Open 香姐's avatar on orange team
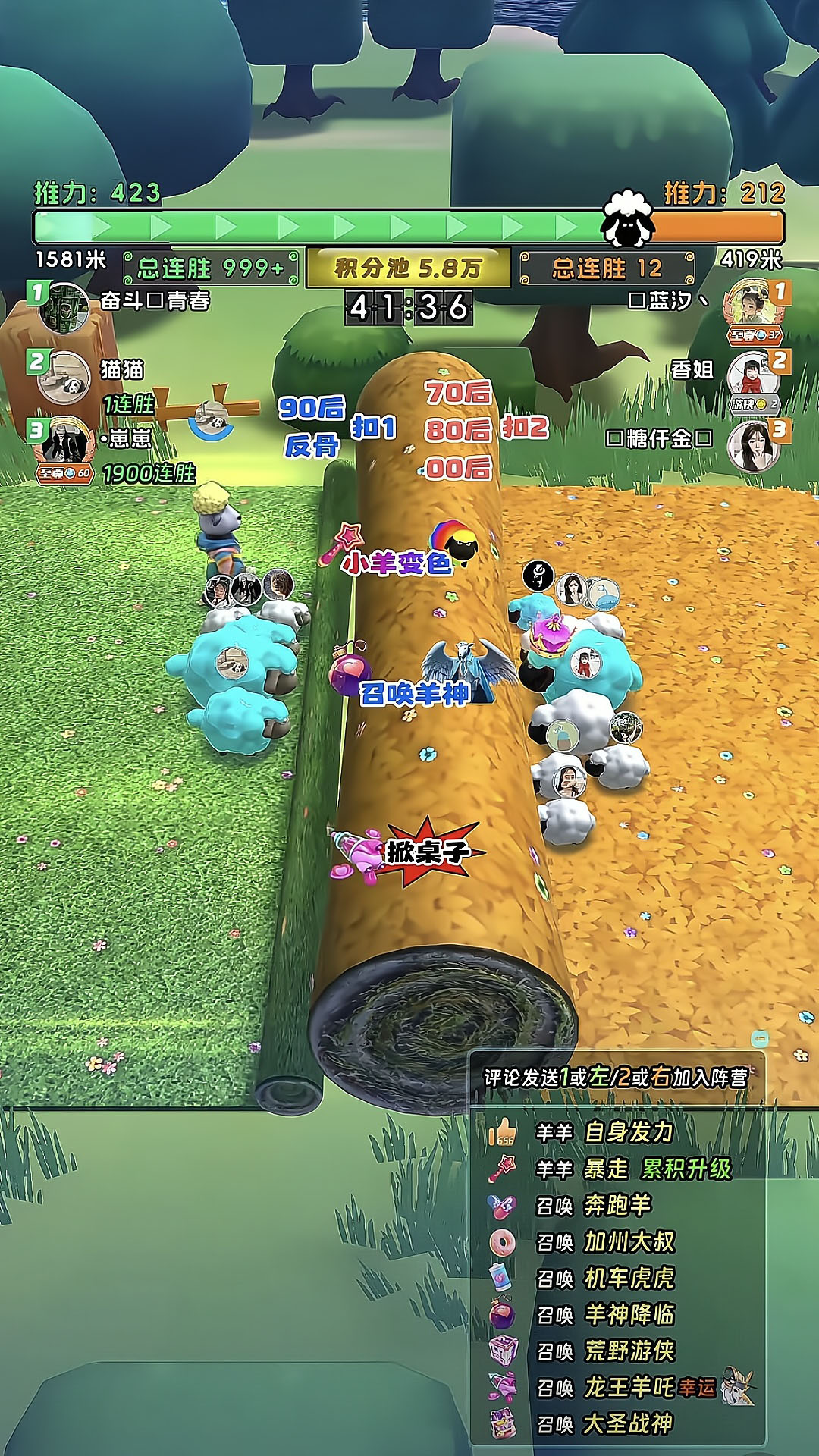819x1456 pixels. pos(754,377)
